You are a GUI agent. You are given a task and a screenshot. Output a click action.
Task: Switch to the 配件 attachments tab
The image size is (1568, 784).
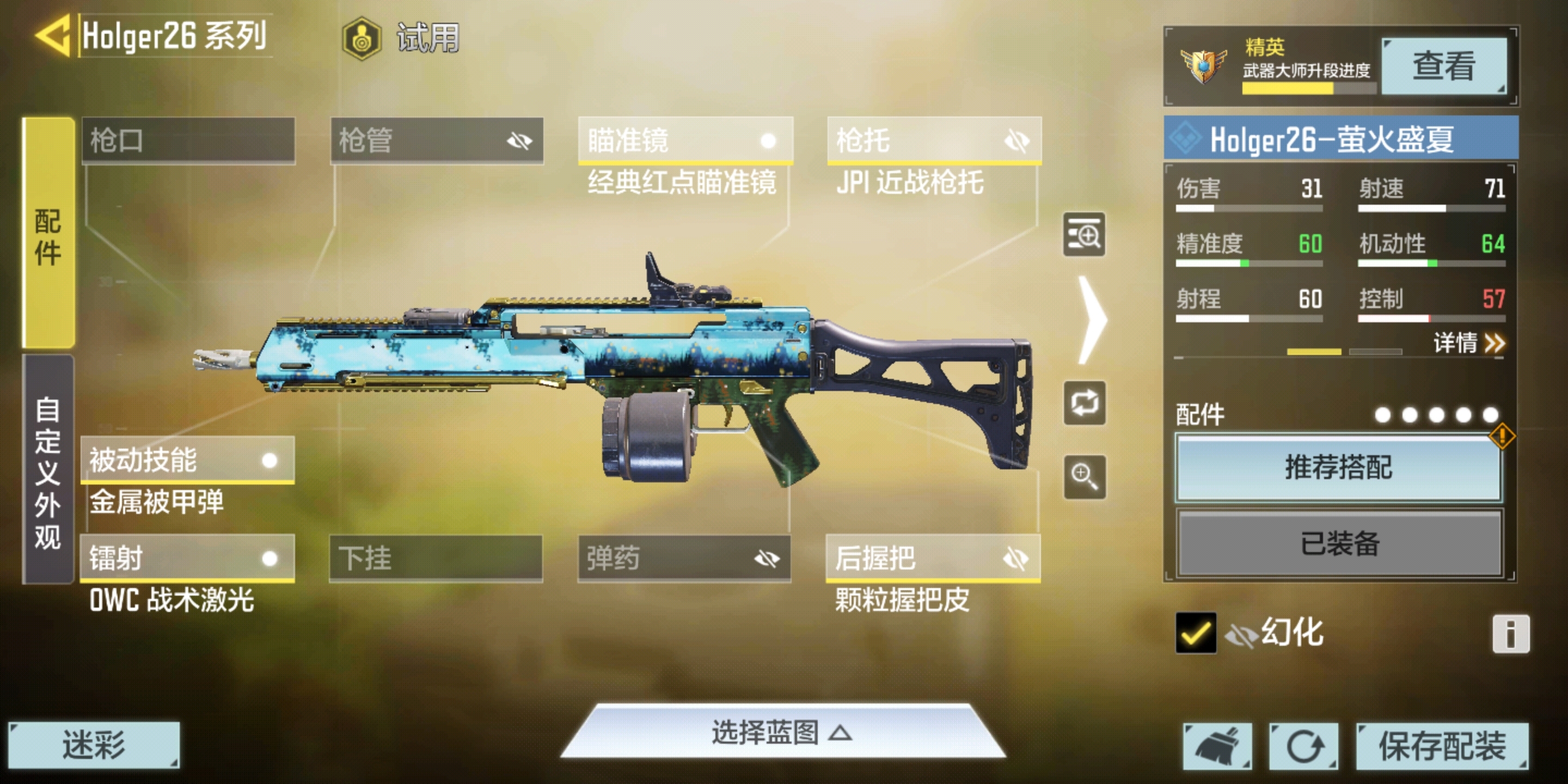48,234
